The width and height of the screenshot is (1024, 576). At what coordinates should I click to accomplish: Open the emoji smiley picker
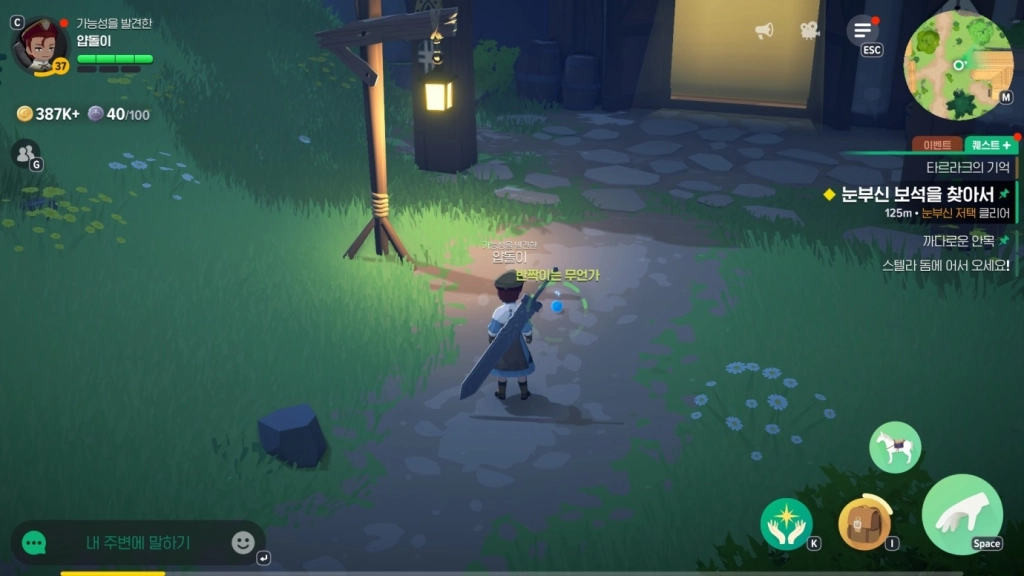(x=243, y=542)
